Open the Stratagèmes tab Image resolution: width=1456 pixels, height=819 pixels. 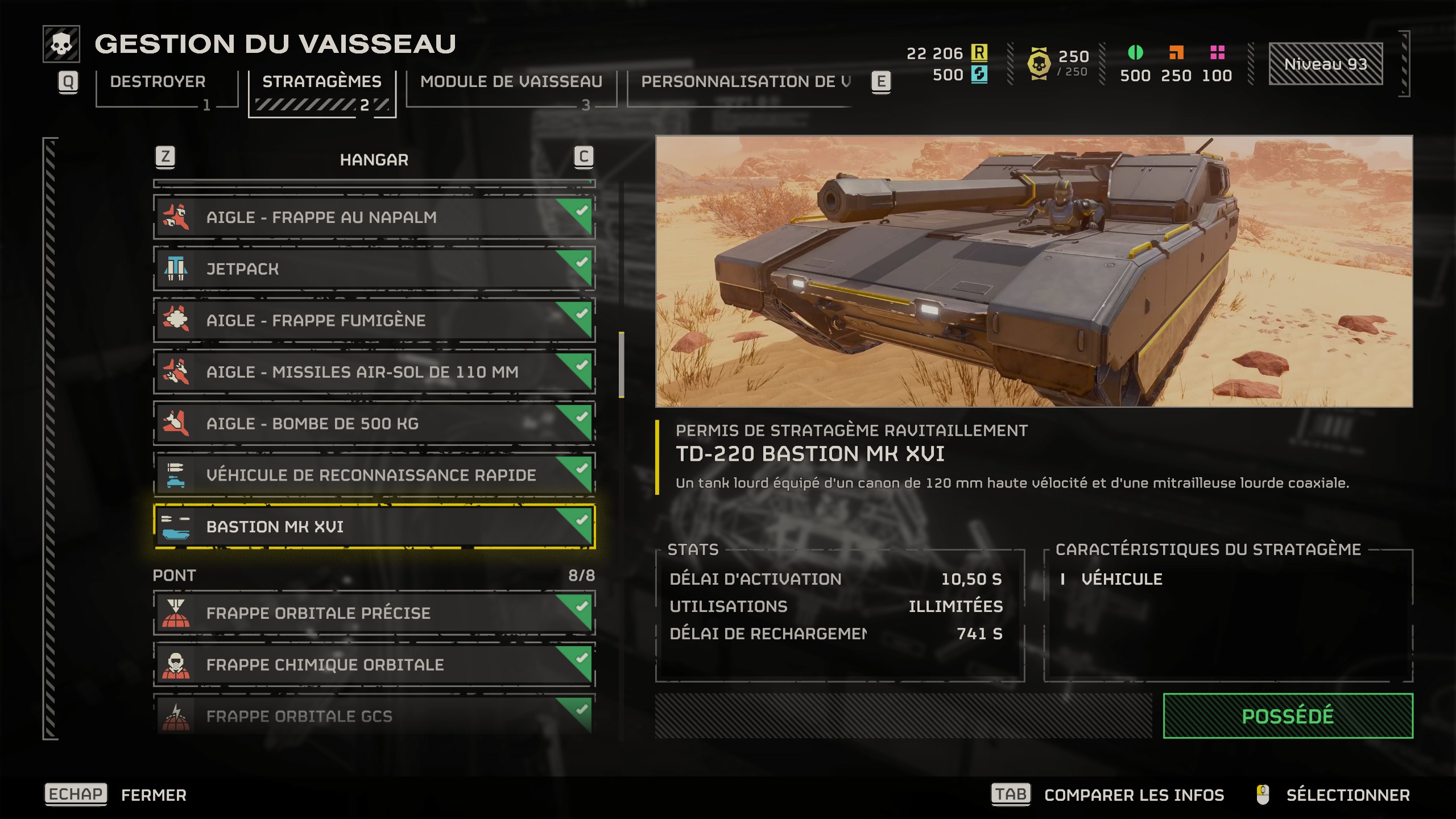322,82
